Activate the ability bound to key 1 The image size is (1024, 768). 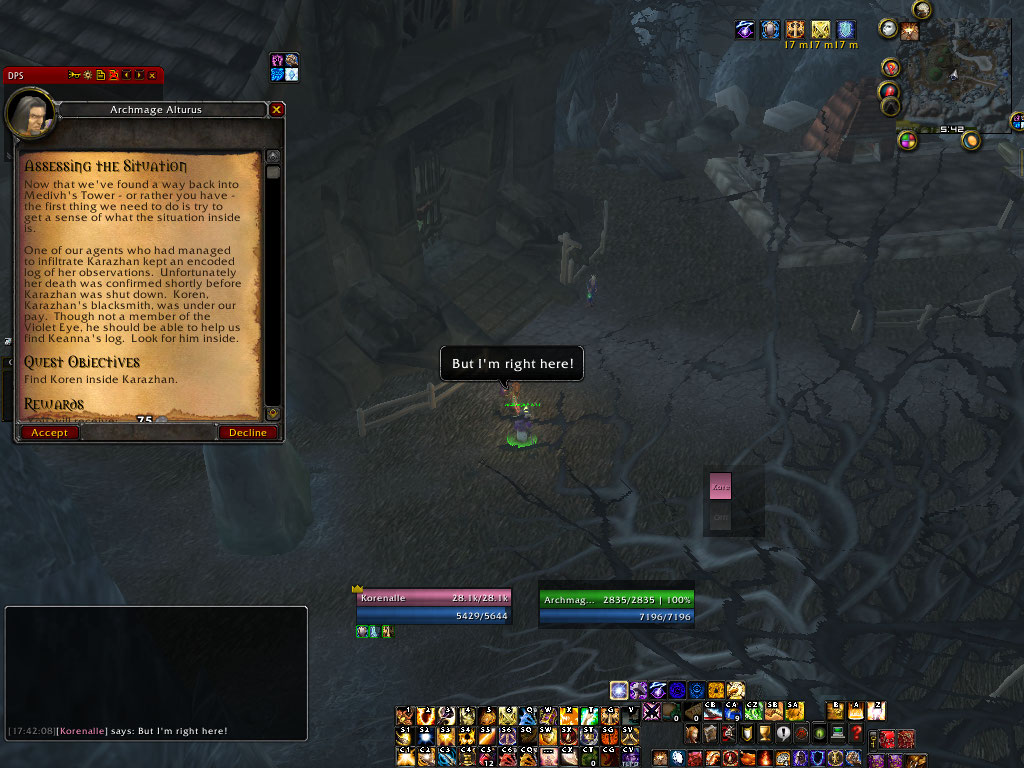tap(405, 715)
